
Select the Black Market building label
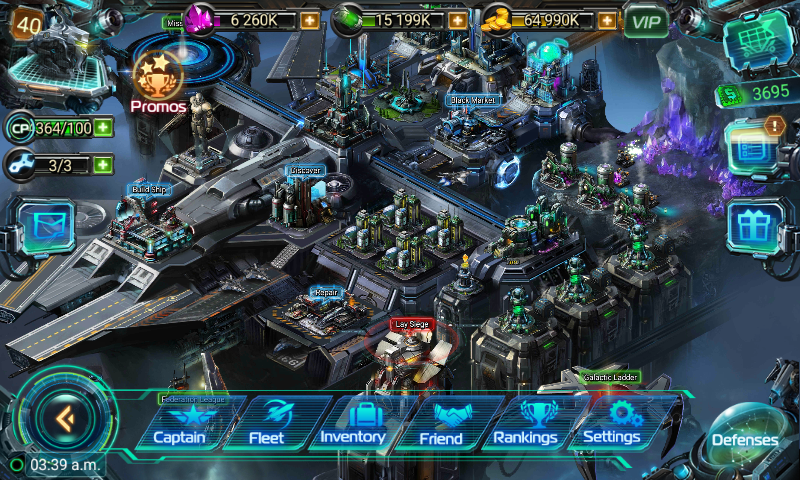pos(473,100)
